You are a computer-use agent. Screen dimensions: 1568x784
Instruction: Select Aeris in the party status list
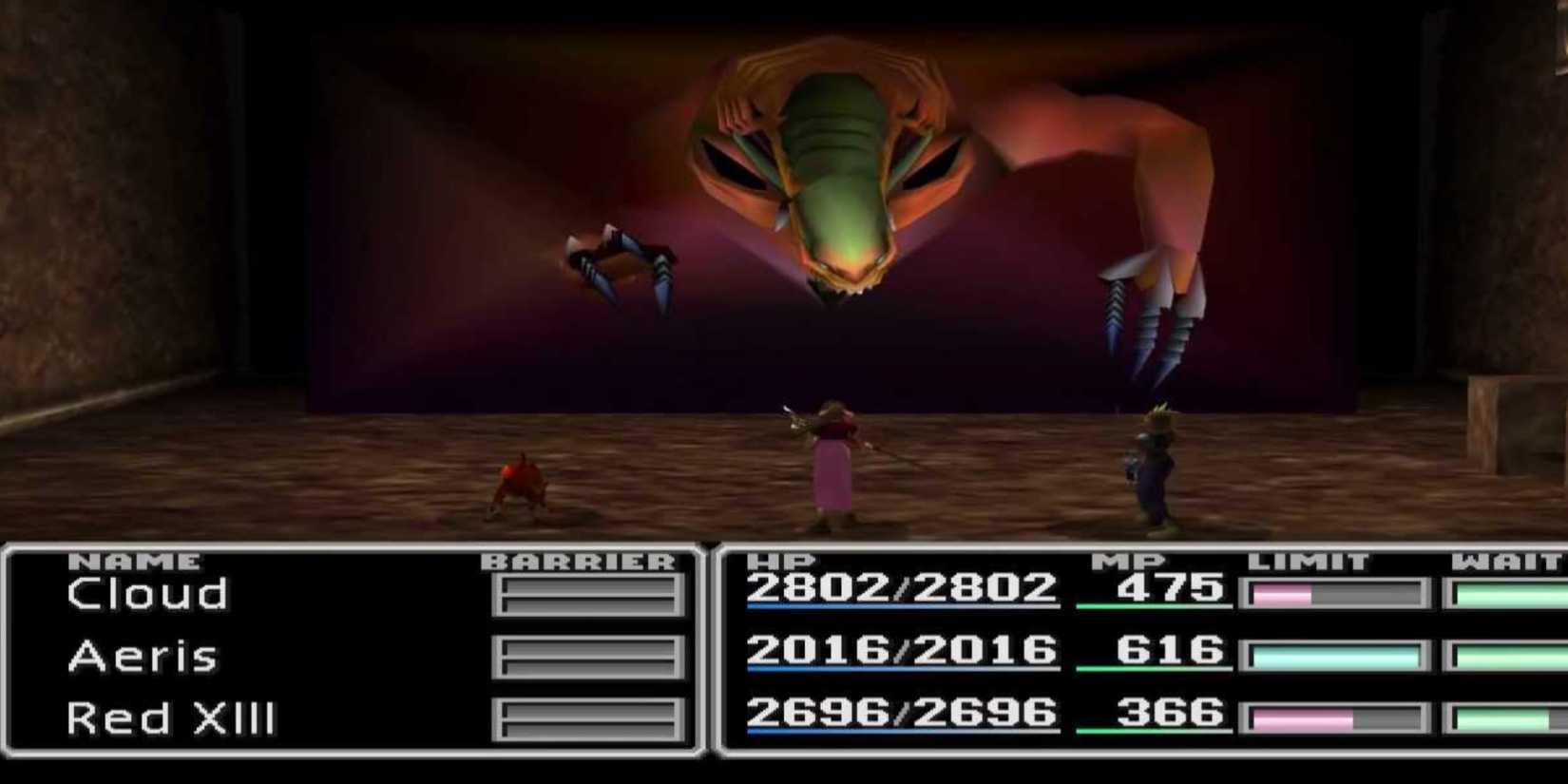141,656
